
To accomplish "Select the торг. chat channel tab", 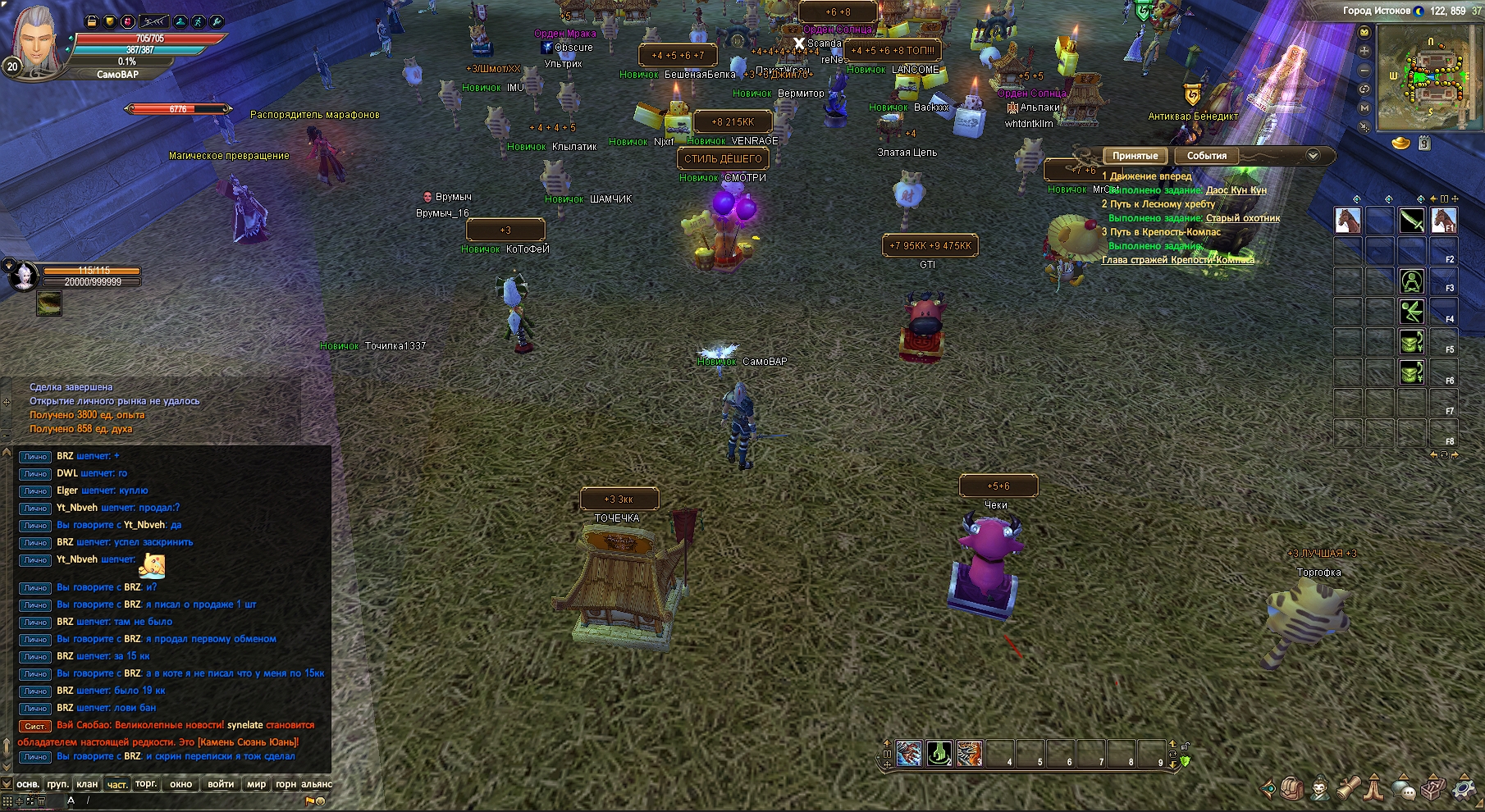I will tap(146, 784).
